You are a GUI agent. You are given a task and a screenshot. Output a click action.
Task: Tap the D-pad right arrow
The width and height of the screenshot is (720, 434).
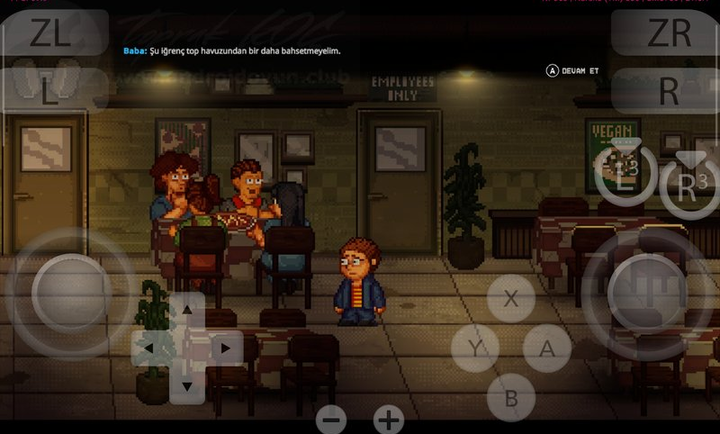point(224,349)
